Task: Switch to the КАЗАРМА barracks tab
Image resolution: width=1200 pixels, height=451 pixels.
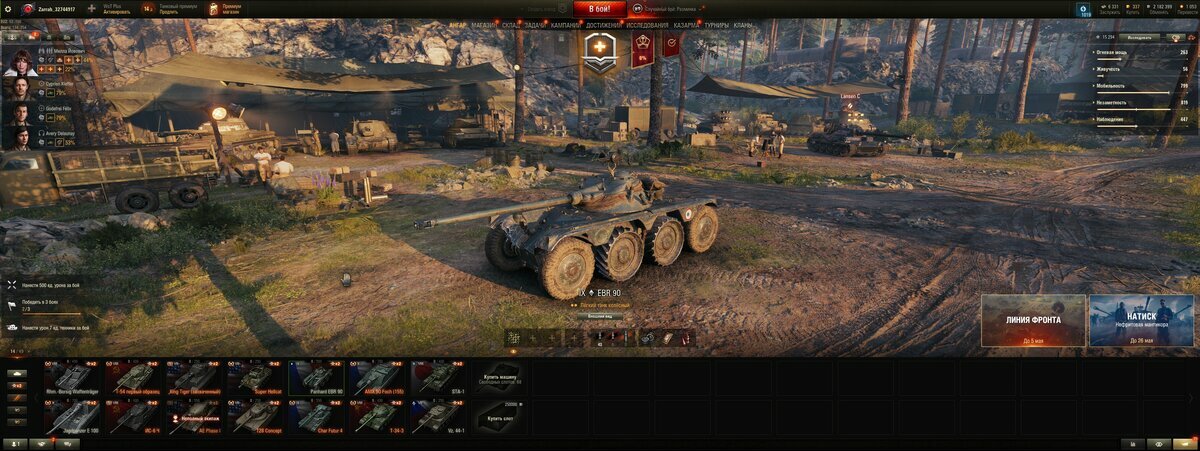Action: tap(686, 25)
